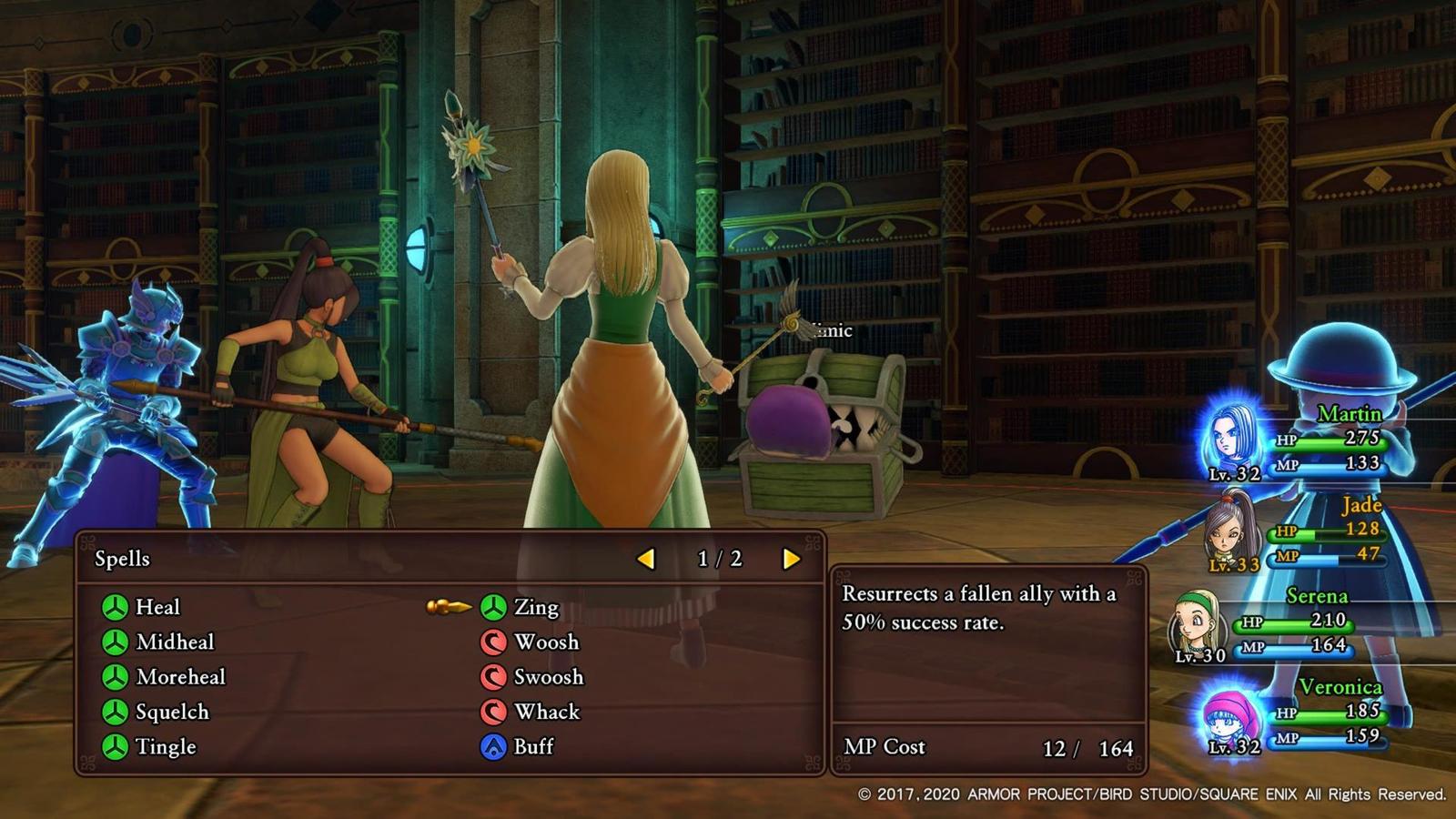Select the Tingle spell
Screen dimensions: 1456x819
(x=165, y=747)
